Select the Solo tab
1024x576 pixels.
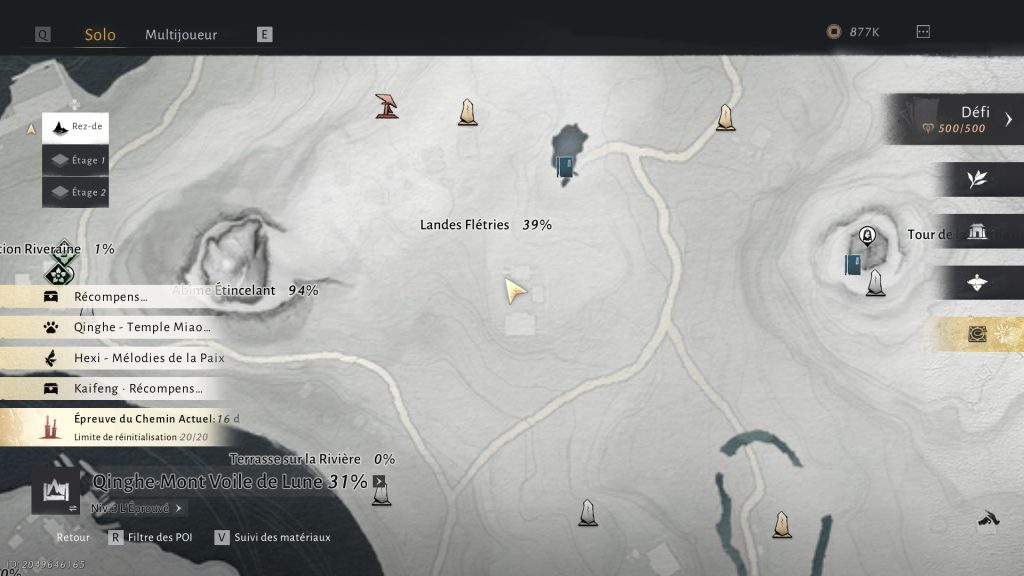pos(100,35)
